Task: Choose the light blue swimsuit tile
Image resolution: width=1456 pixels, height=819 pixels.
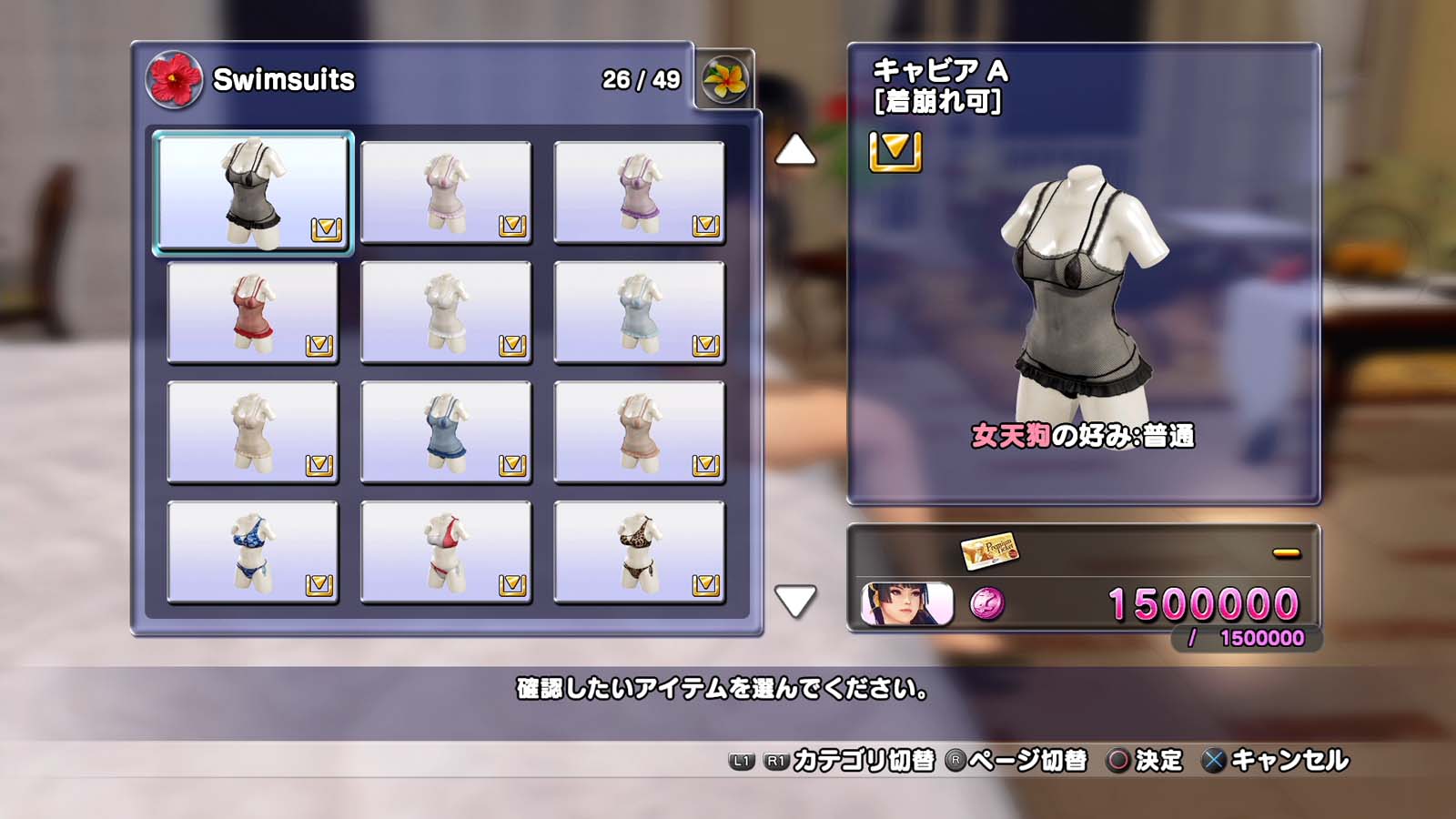Action: point(639,312)
